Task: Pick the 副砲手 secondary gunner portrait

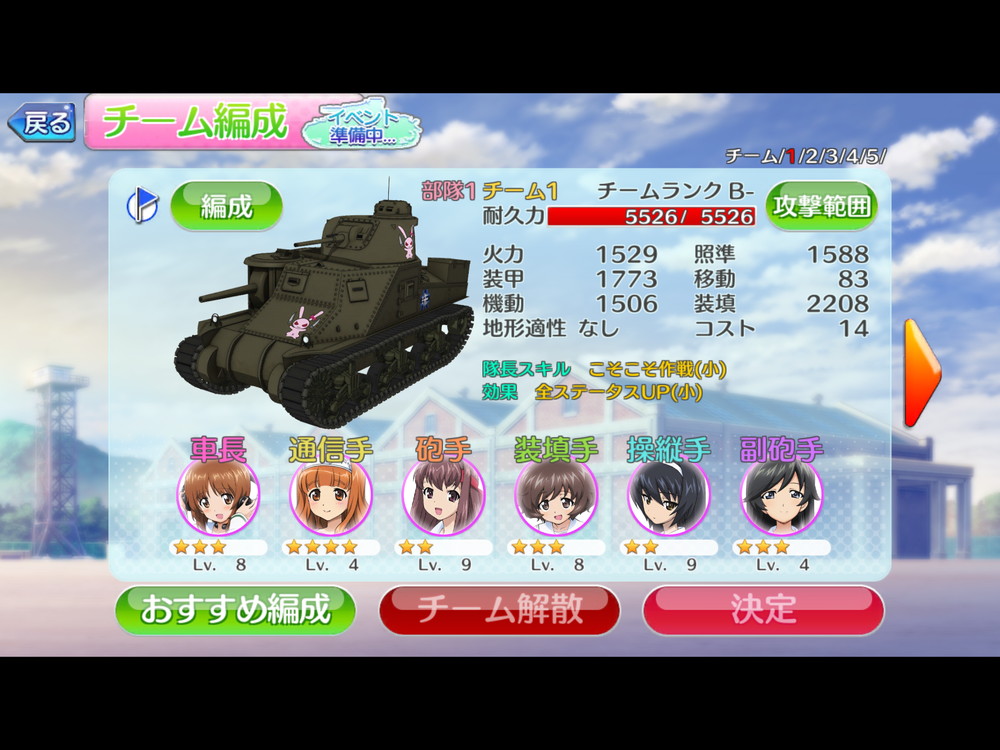Action: click(781, 497)
